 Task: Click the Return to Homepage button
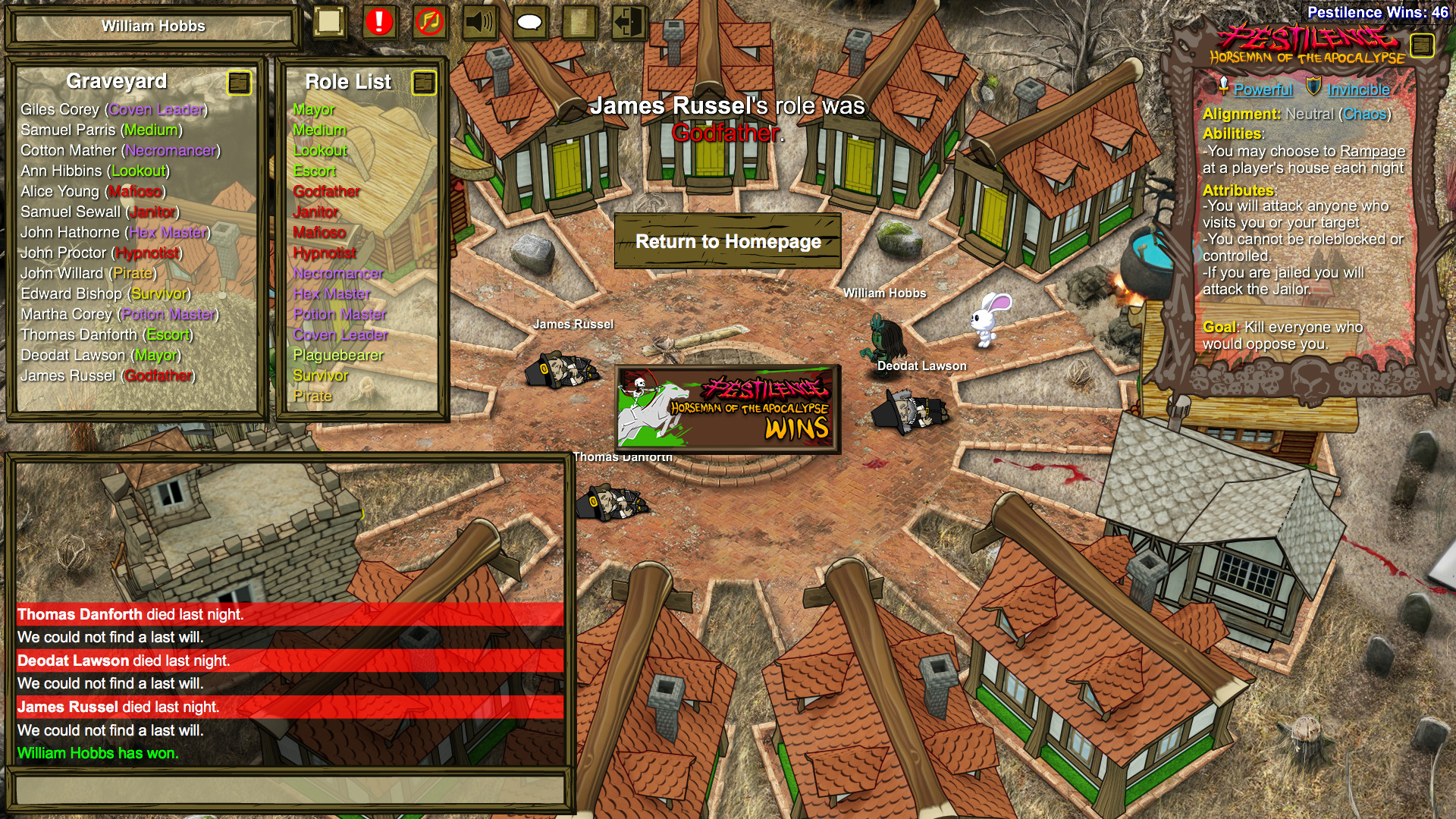[x=729, y=242]
